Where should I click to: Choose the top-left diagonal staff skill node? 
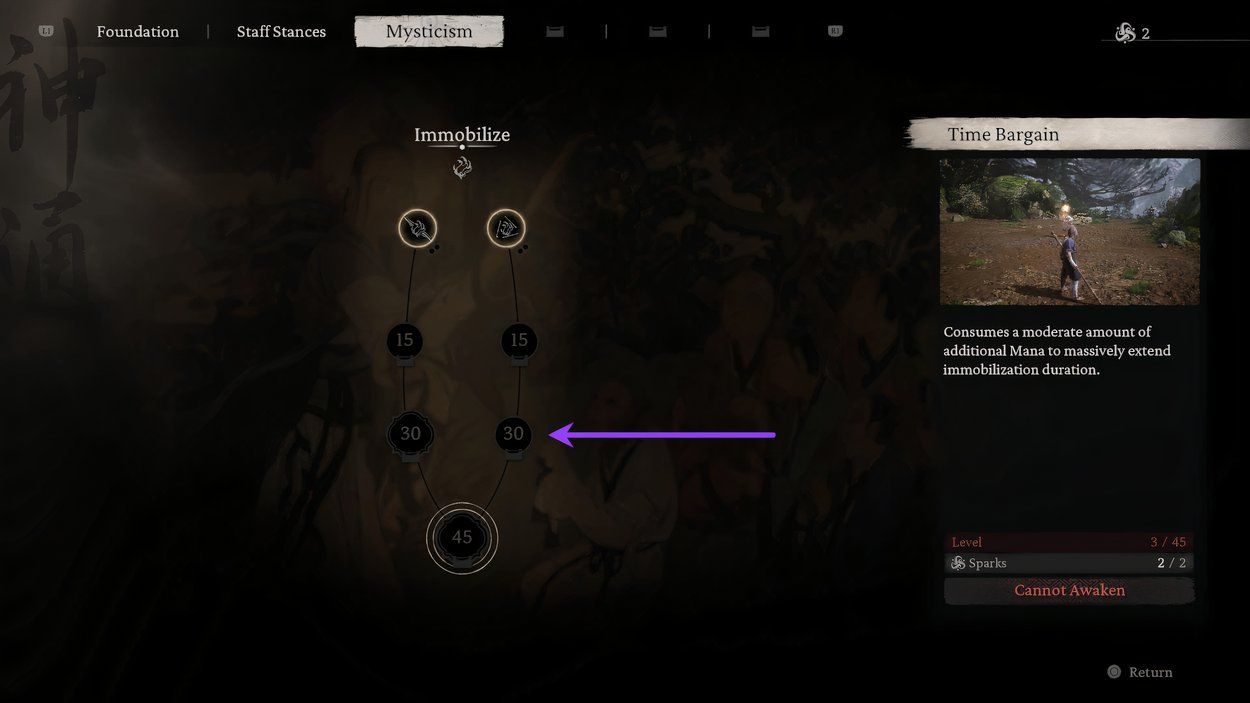(x=418, y=229)
